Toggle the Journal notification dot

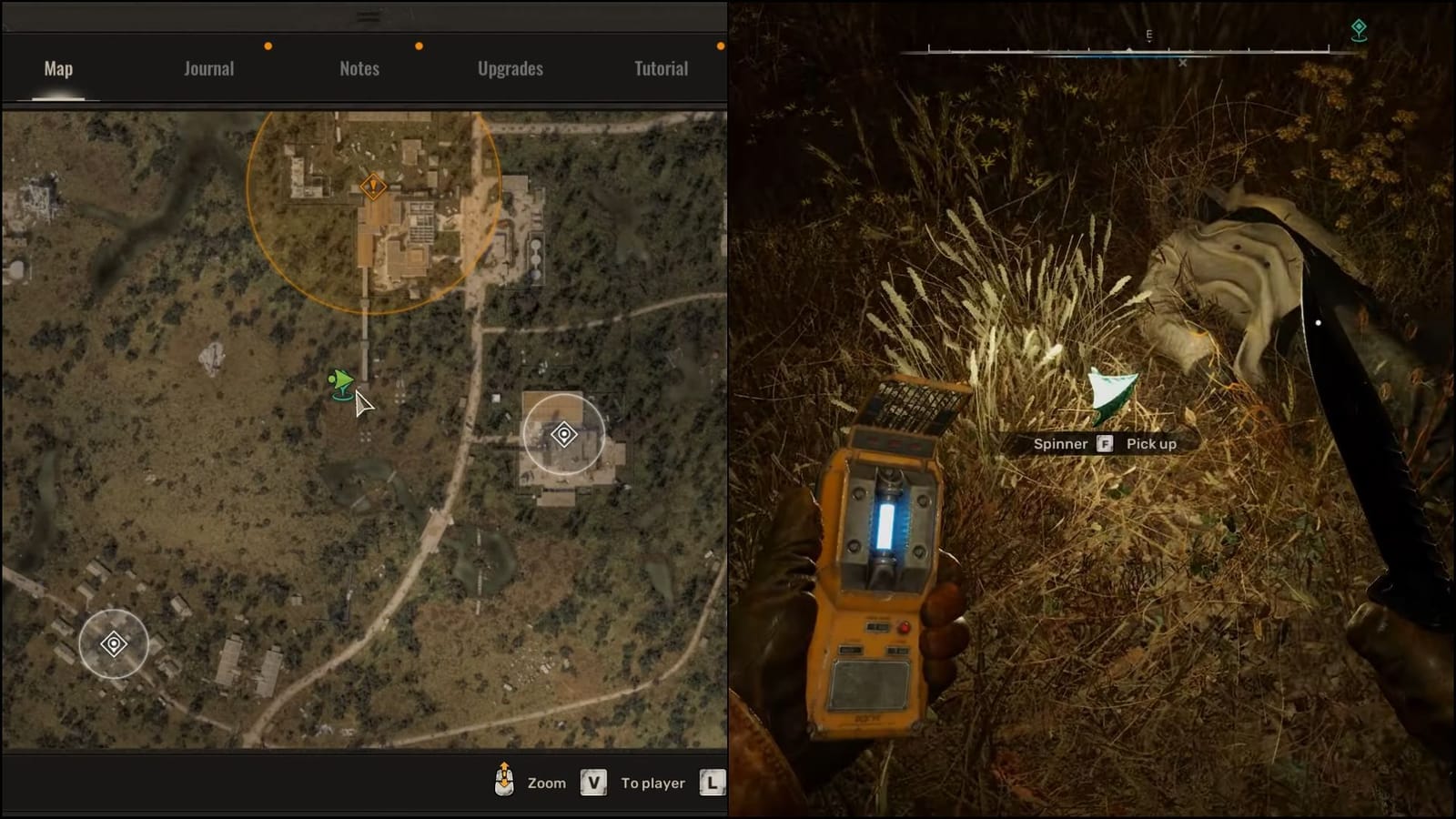[267, 44]
